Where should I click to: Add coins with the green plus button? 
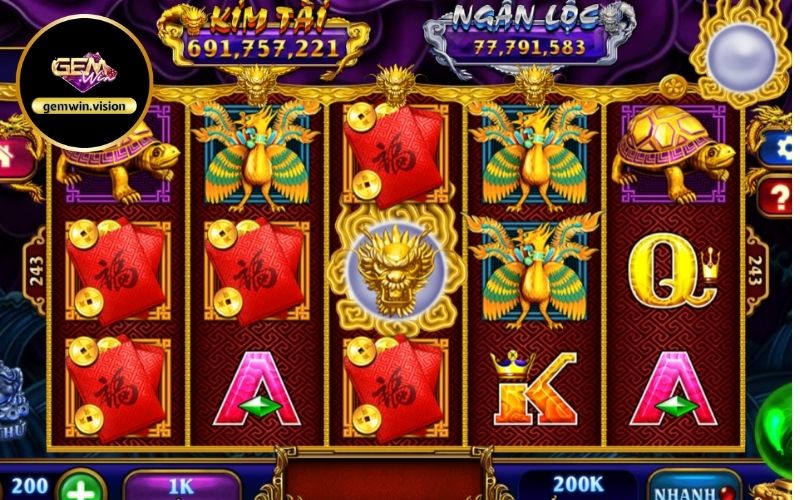pos(82,488)
